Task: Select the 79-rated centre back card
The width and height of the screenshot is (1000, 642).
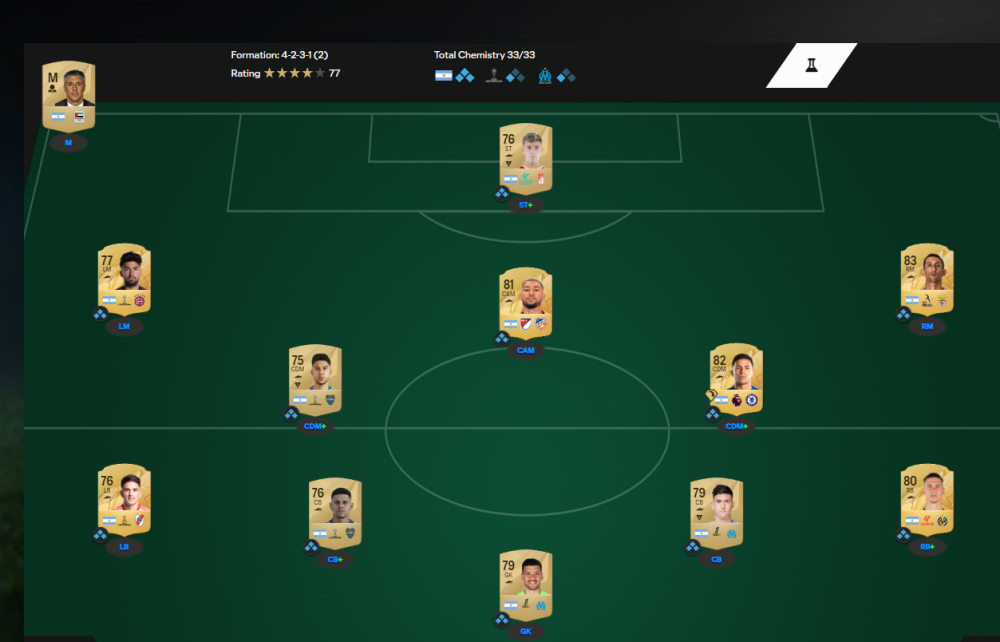Action: pyautogui.click(x=716, y=512)
